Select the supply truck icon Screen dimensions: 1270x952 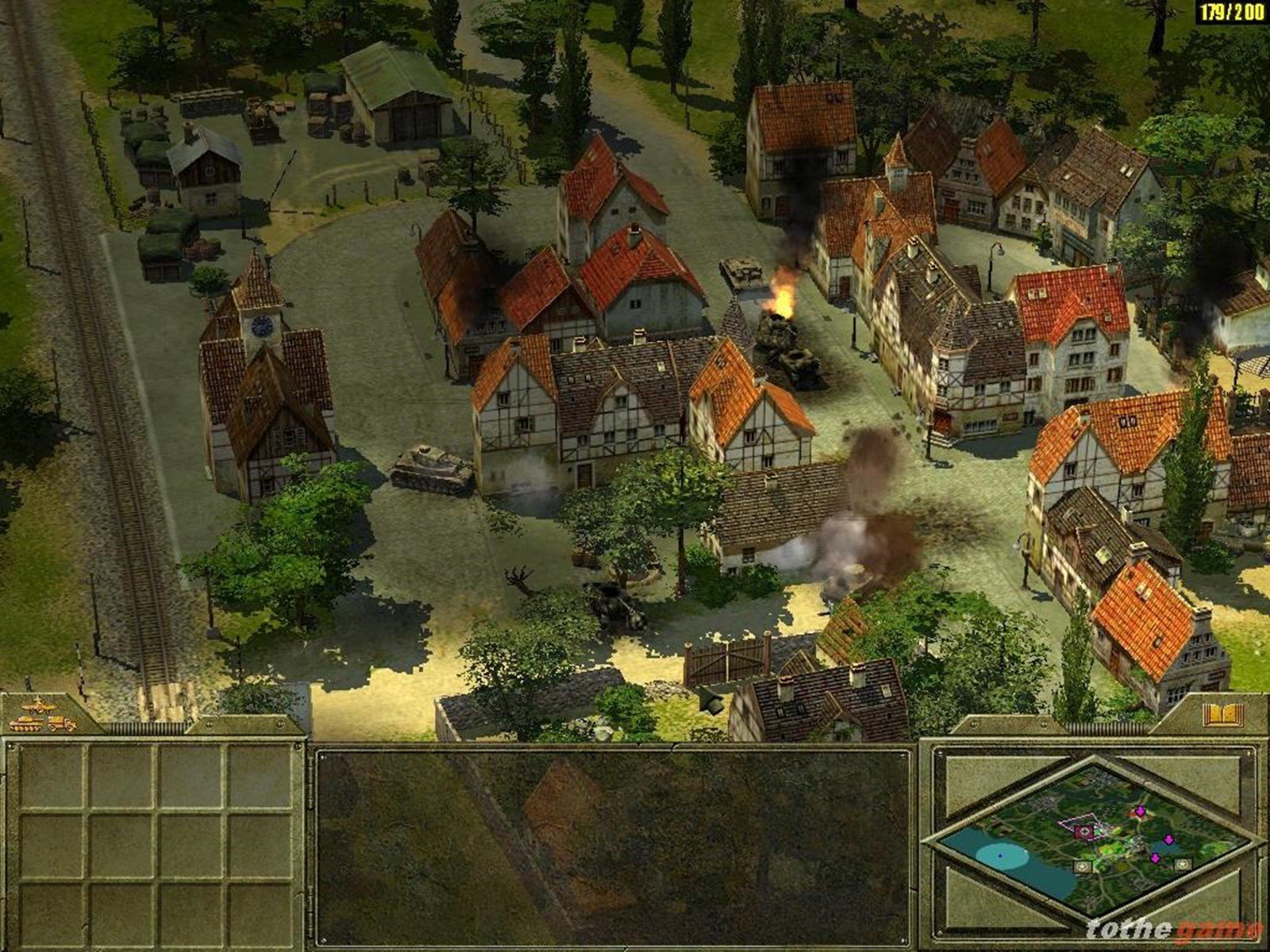coord(60,724)
